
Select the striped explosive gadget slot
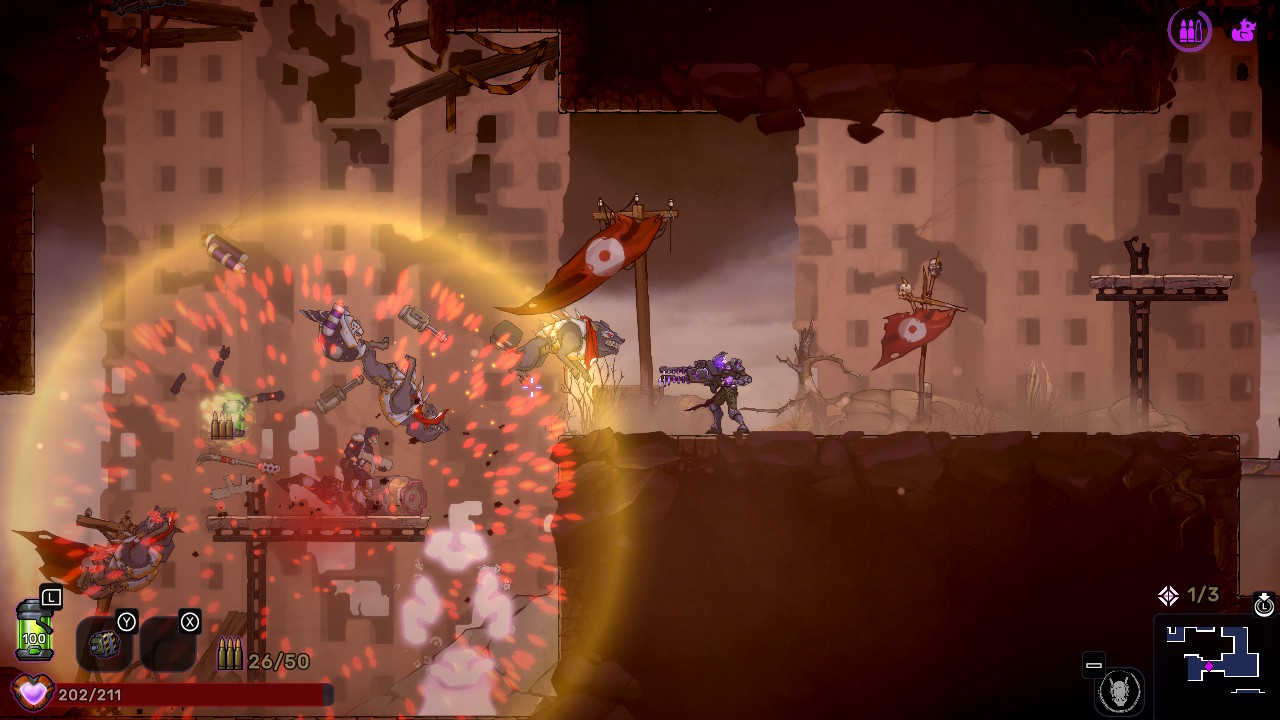coord(104,645)
